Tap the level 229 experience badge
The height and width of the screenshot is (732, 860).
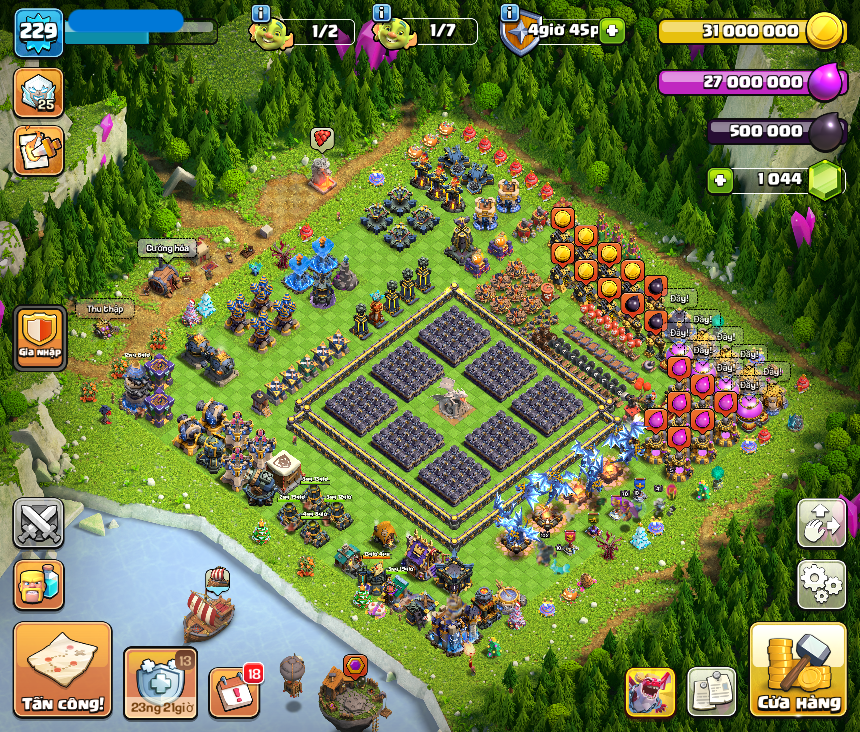pyautogui.click(x=38, y=32)
